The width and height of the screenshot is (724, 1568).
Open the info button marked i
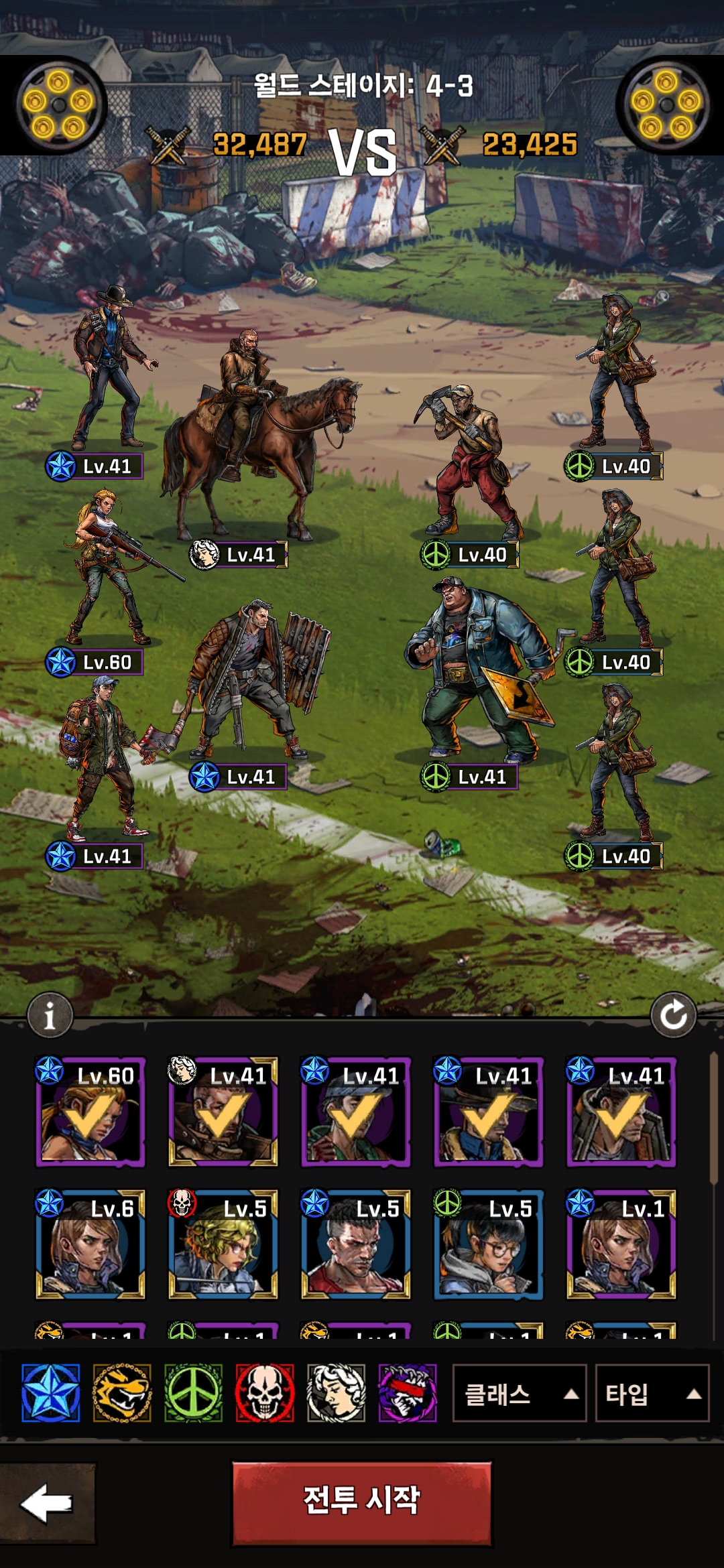(50, 1016)
